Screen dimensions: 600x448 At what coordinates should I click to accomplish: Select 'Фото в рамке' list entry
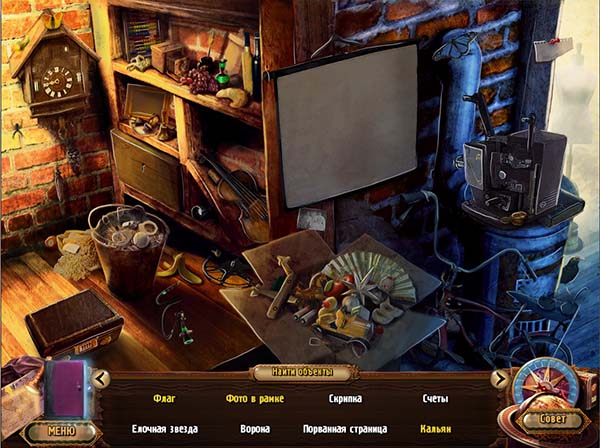coord(255,398)
